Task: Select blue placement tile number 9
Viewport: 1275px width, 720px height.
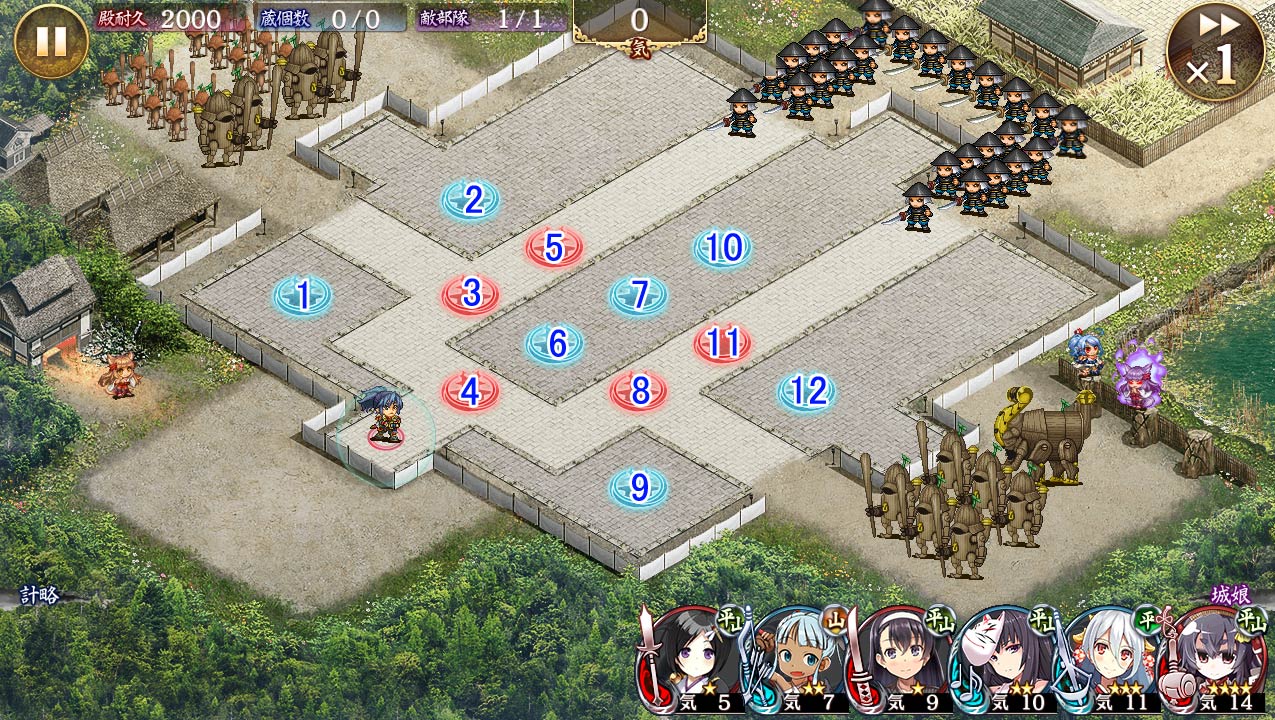Action: 639,488
